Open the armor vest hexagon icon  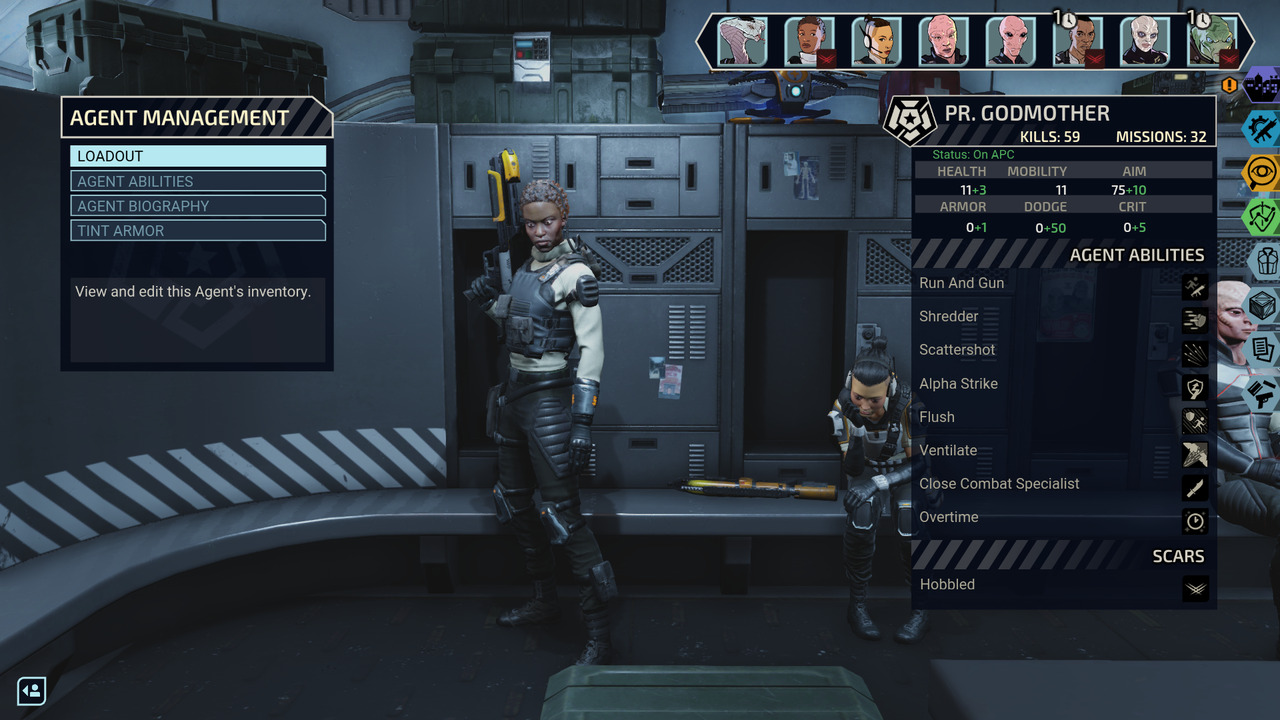pos(1265,261)
